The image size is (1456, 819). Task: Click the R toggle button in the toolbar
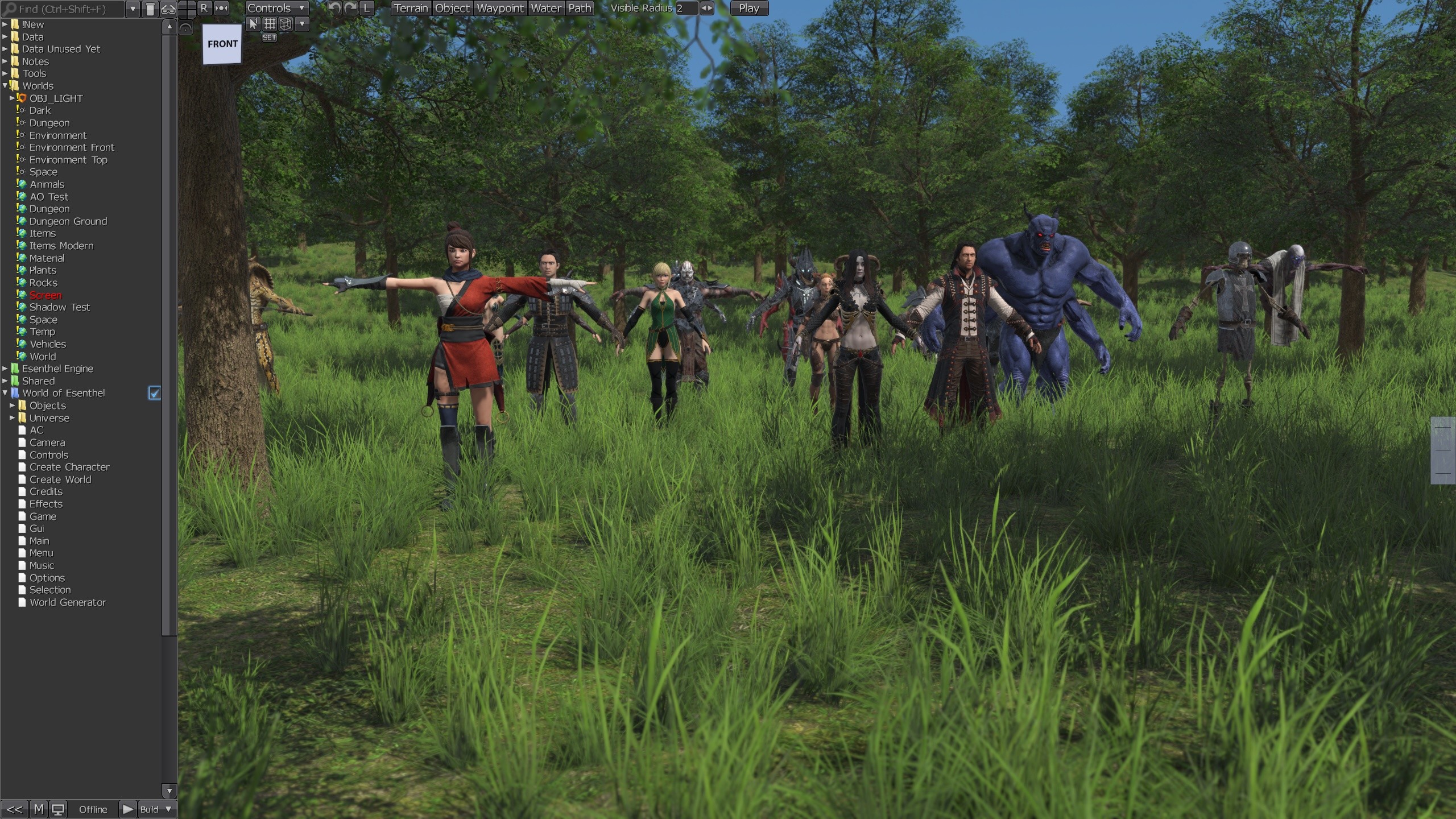point(204,8)
